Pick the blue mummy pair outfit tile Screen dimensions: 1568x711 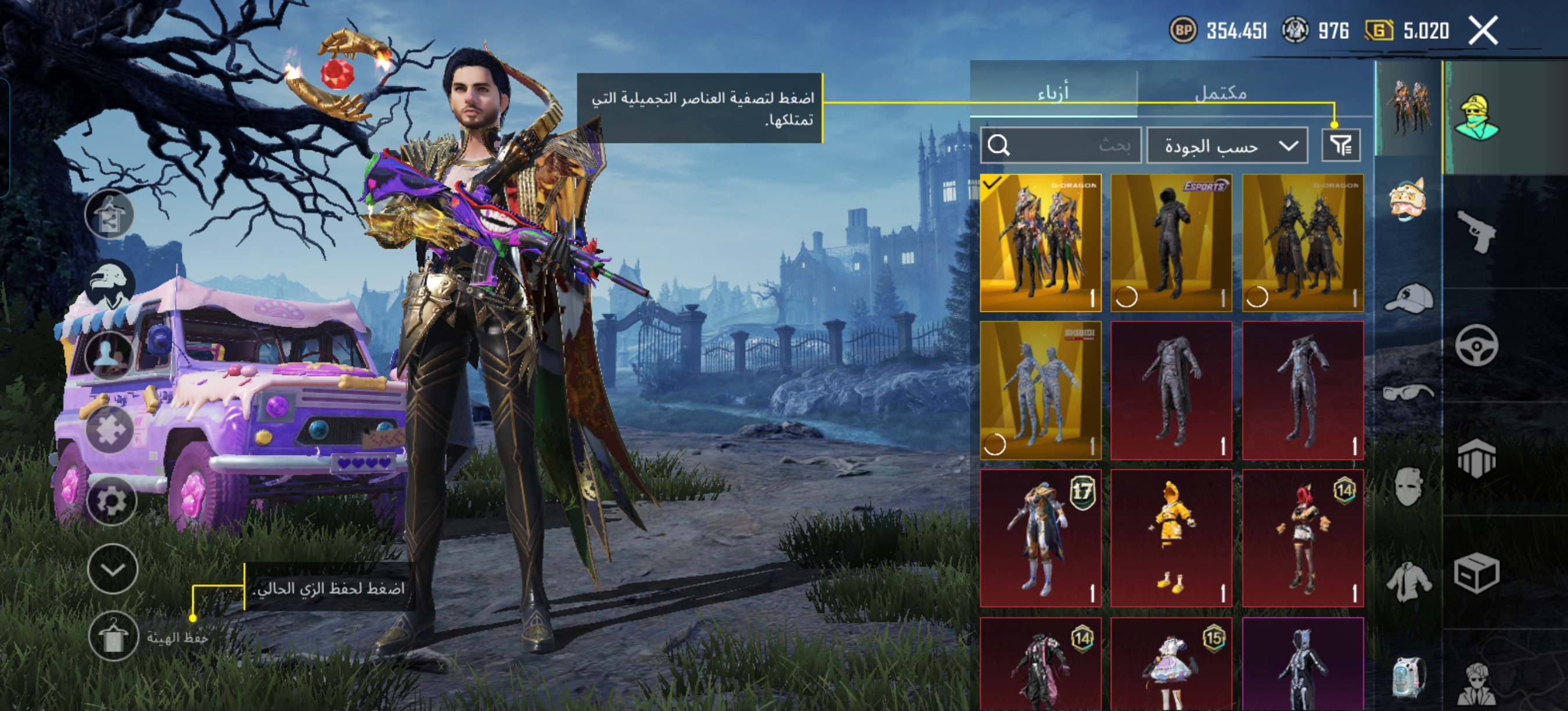click(1040, 390)
